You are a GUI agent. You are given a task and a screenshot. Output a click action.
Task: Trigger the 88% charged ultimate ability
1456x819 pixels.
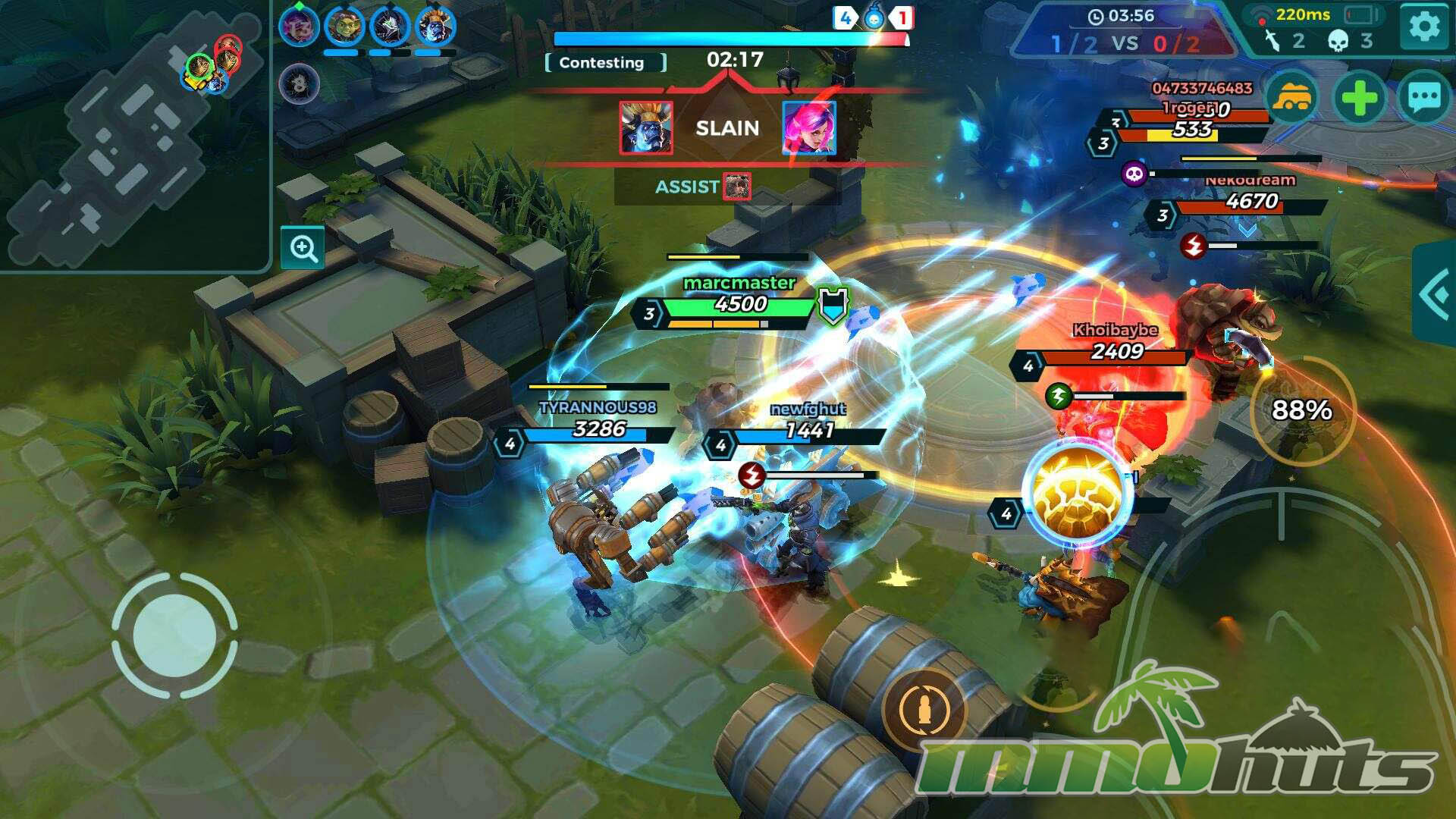tap(1301, 410)
